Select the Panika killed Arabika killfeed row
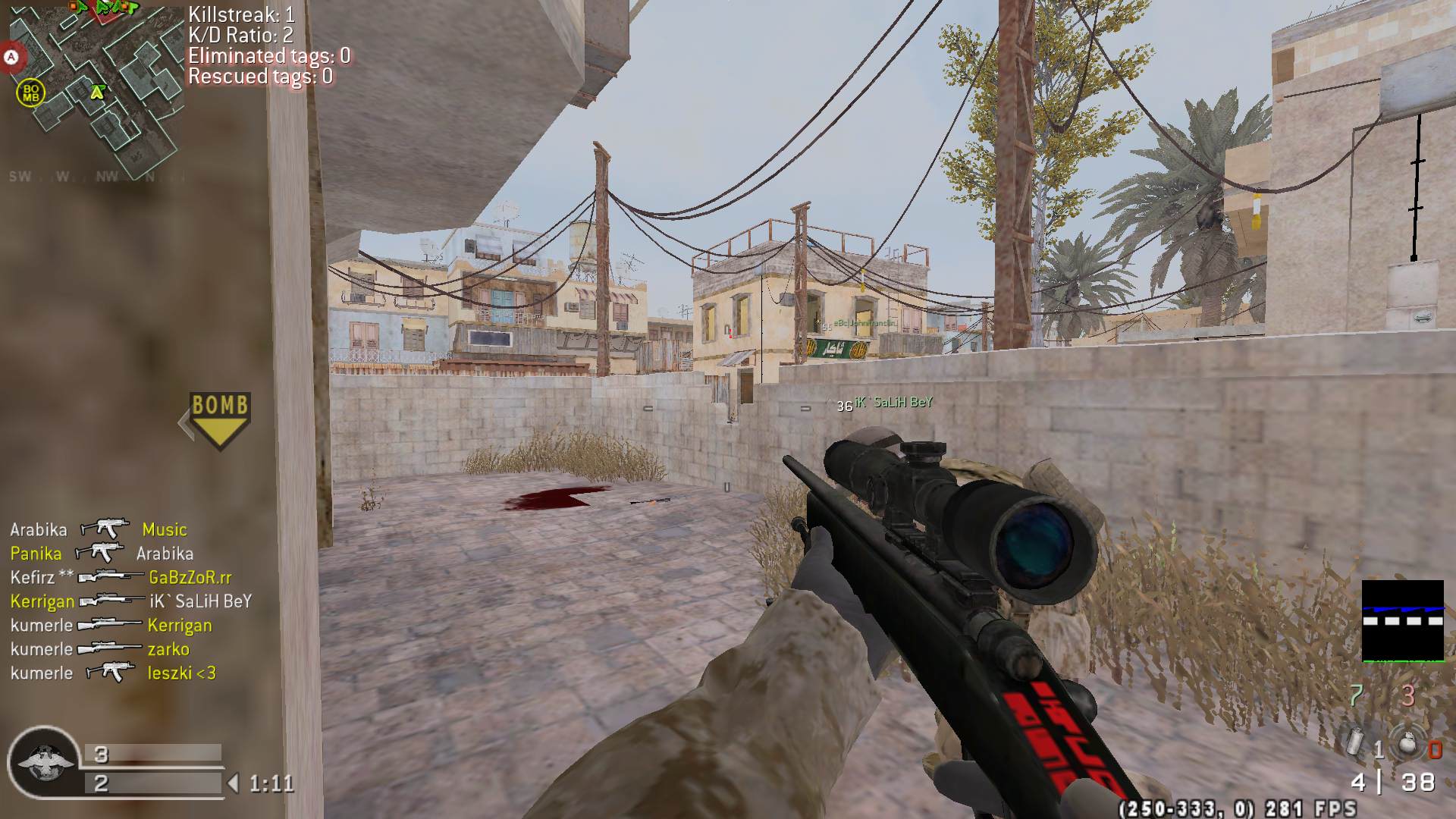Viewport: 1456px width, 819px height. pos(102,554)
